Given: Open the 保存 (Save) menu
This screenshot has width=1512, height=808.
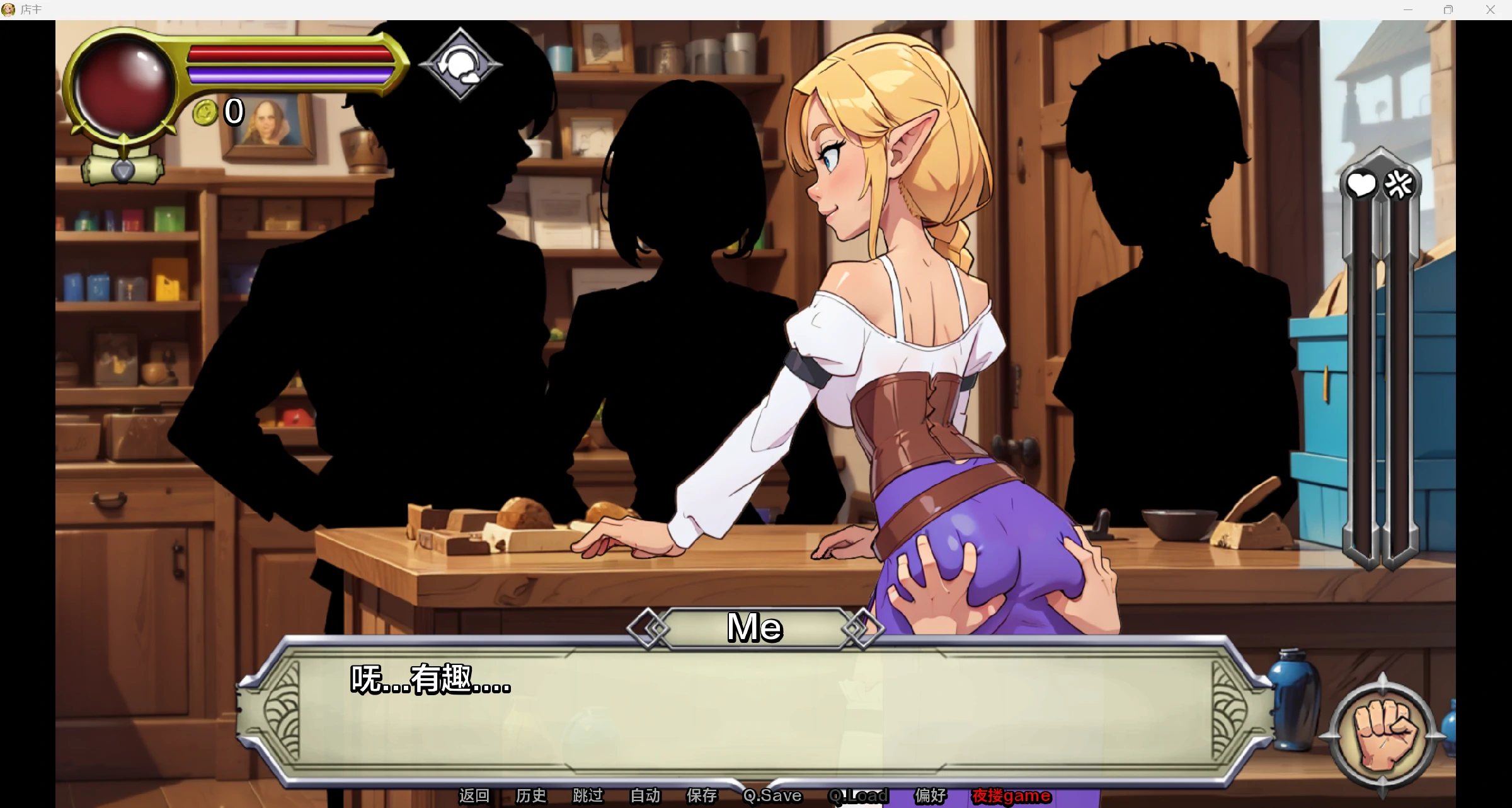Looking at the screenshot, I should point(702,796).
